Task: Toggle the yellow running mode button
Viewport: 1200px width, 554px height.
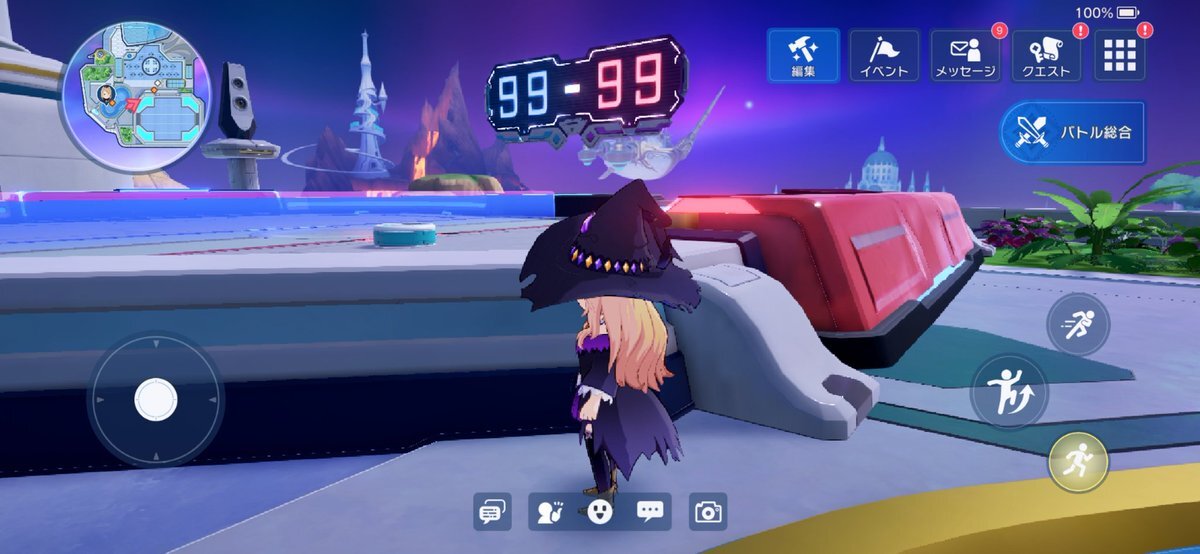Action: [1078, 462]
